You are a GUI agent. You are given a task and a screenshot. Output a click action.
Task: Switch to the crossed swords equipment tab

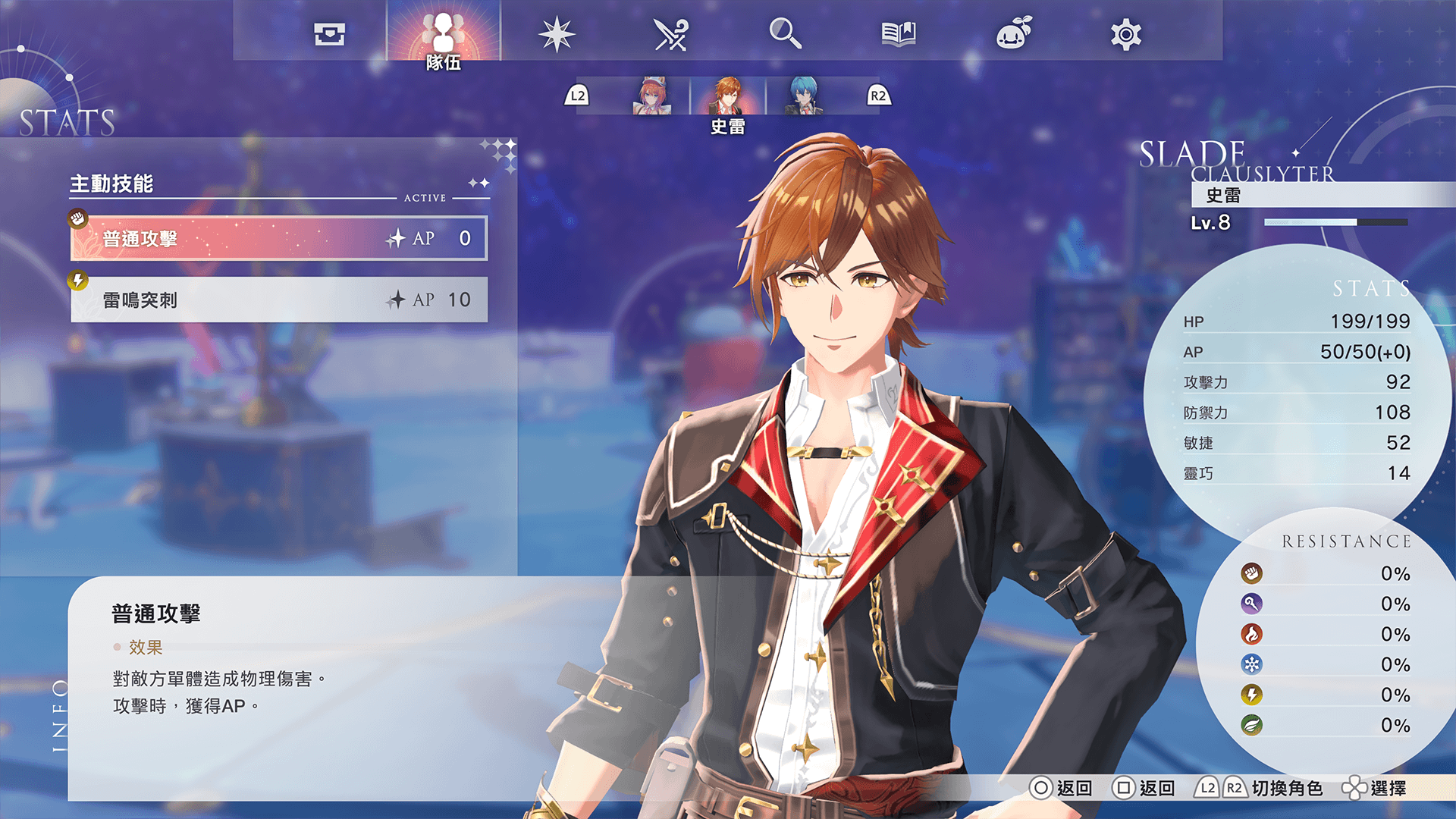(670, 34)
